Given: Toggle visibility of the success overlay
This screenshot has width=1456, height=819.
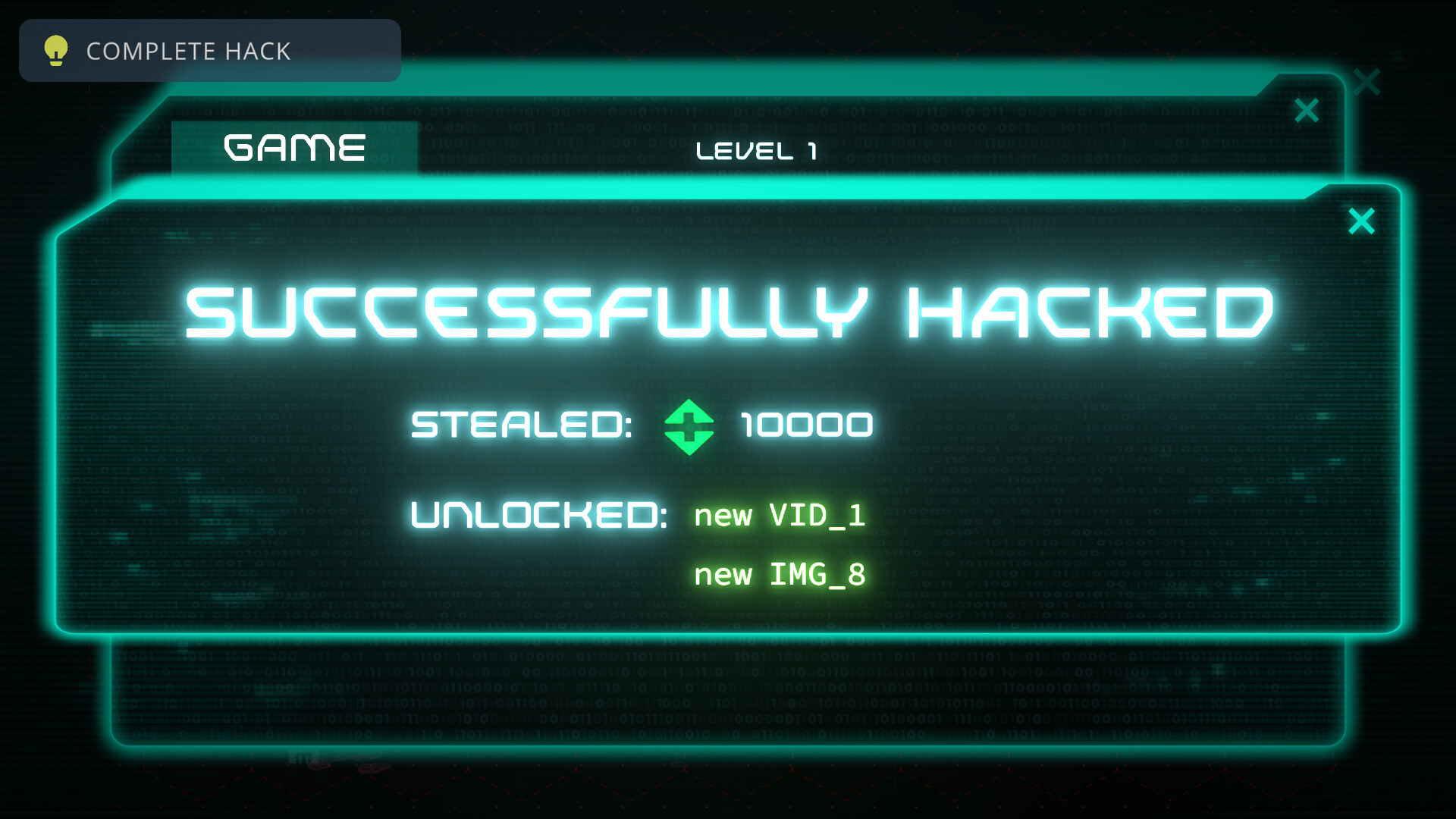Looking at the screenshot, I should pyautogui.click(x=1361, y=220).
